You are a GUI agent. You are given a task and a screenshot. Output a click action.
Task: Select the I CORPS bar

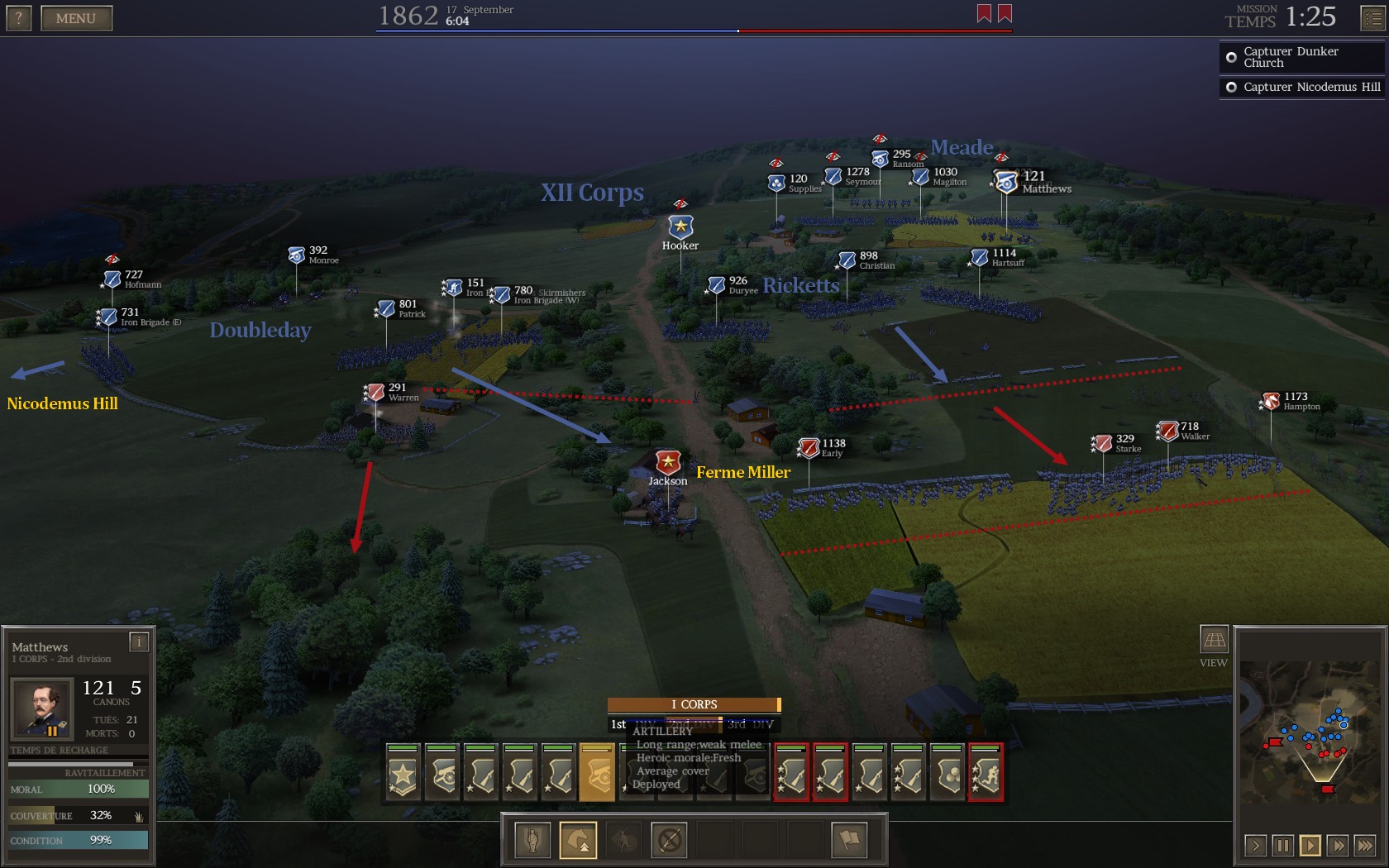694,704
